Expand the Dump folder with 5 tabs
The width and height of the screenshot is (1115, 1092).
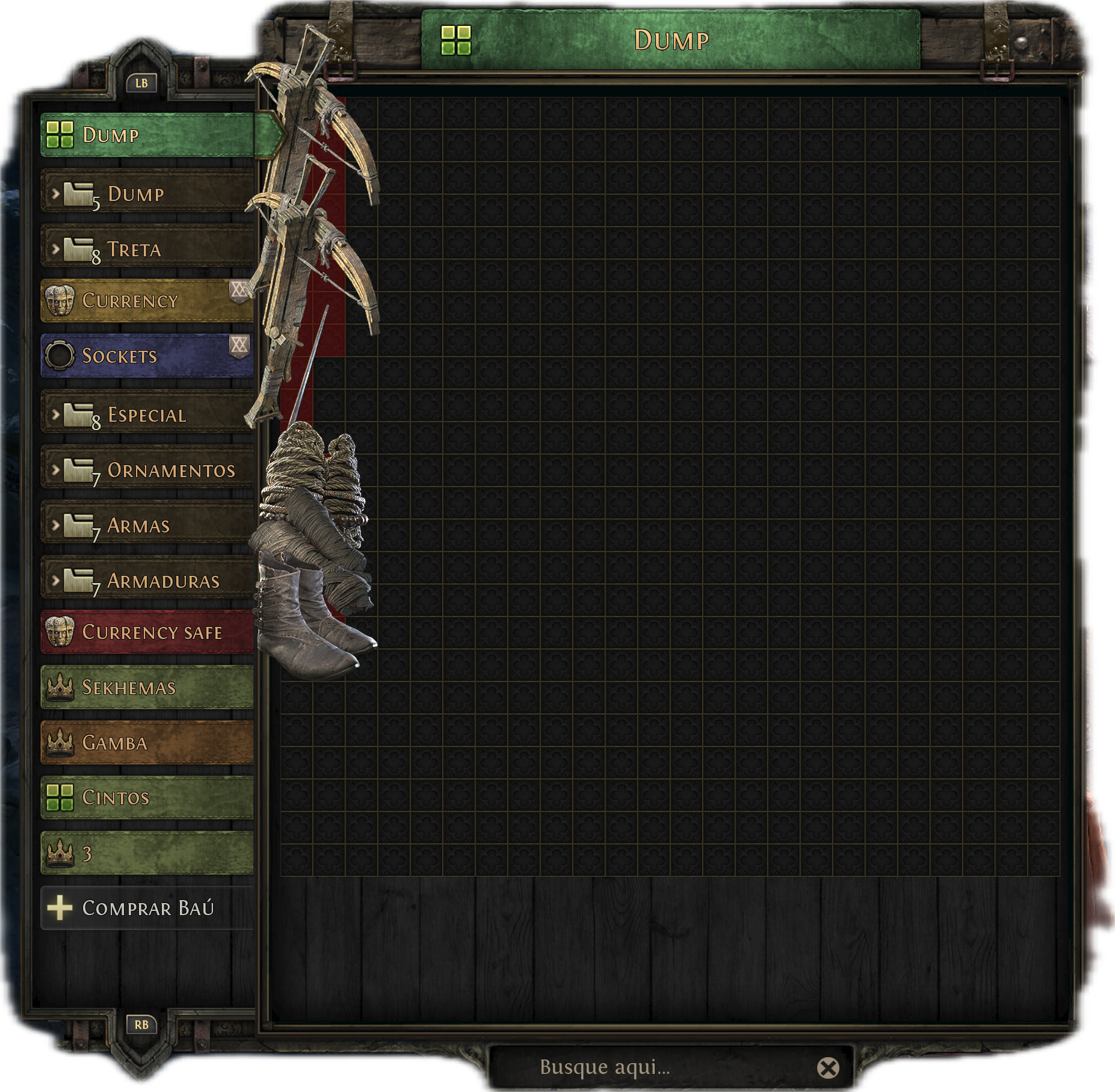[147, 194]
